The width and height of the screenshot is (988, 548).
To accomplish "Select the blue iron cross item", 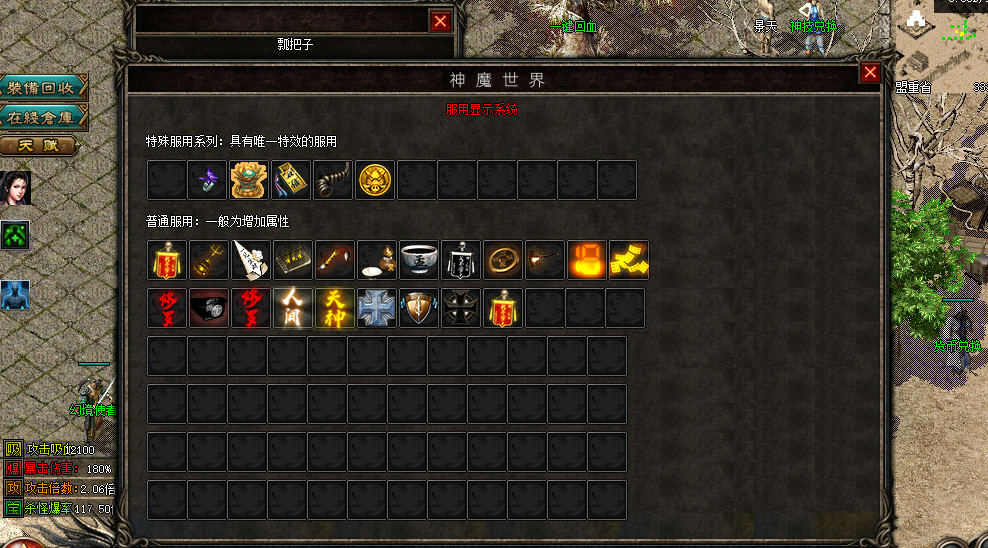I will coord(377,308).
